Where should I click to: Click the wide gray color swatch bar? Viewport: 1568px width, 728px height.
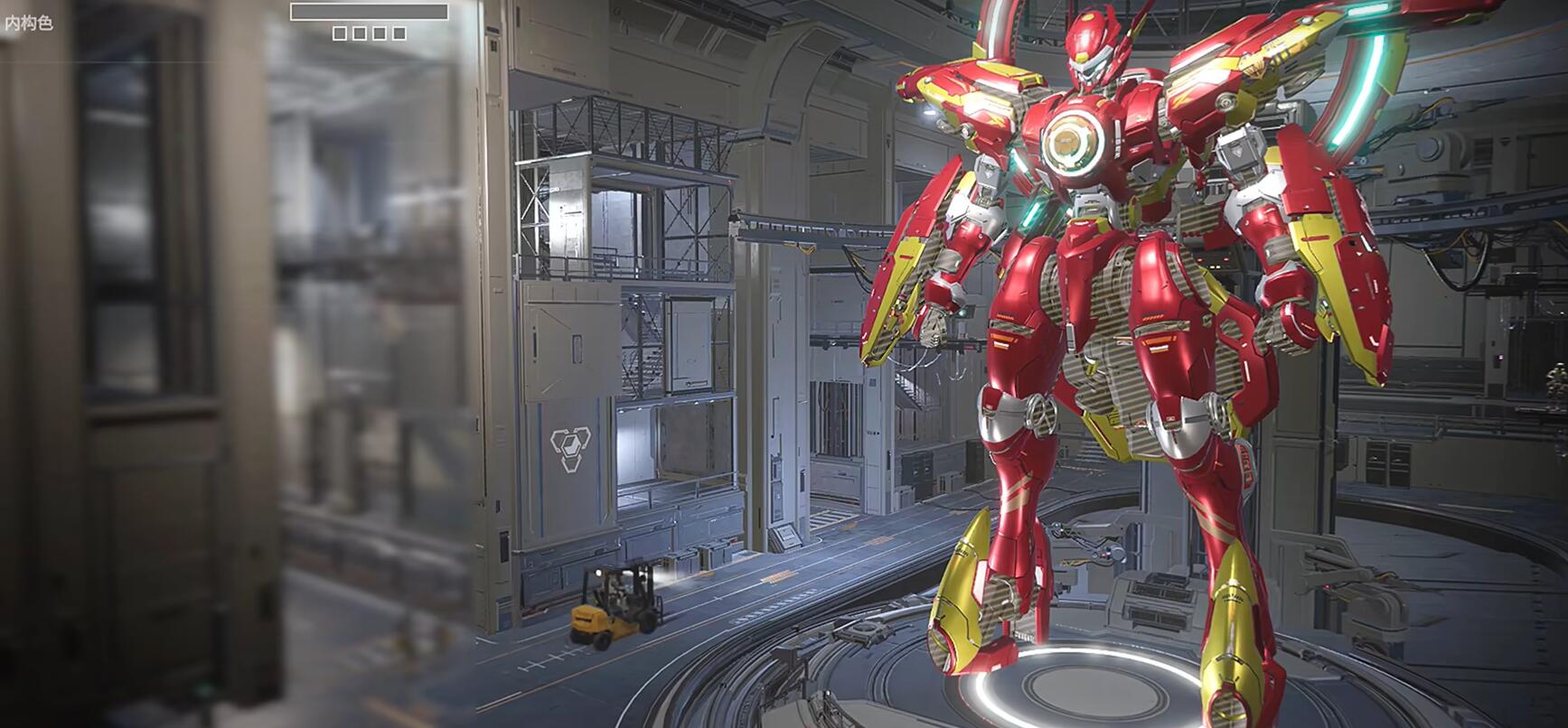[369, 12]
